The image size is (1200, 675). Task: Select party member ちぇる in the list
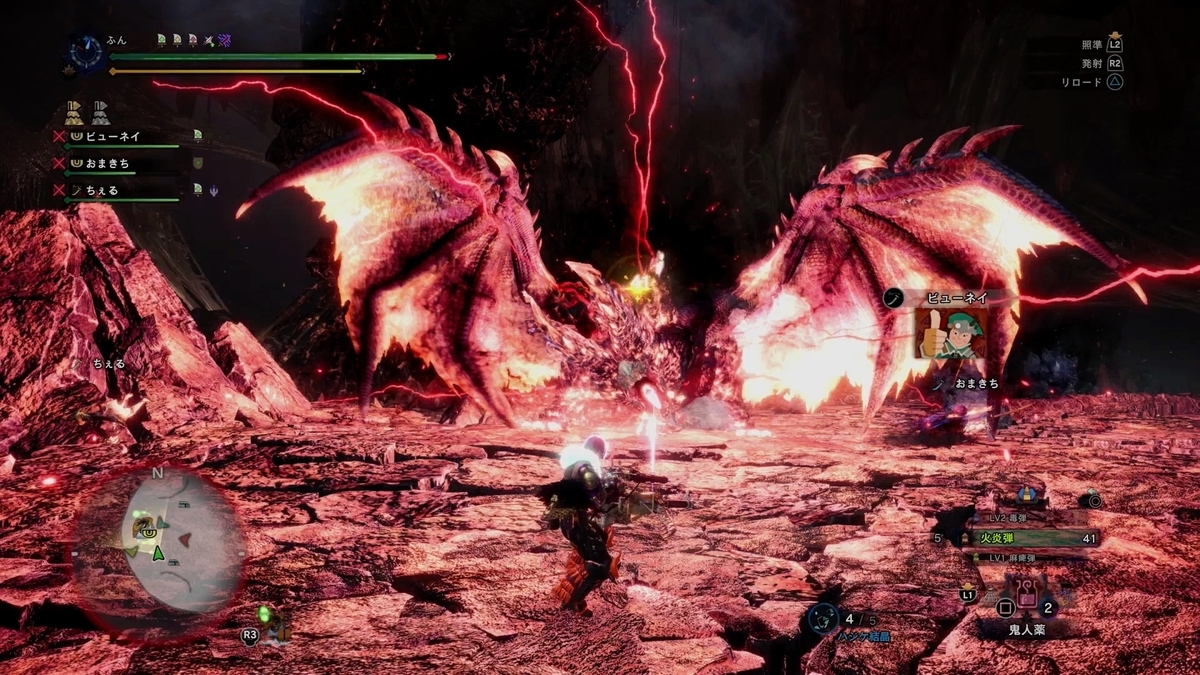tap(98, 189)
